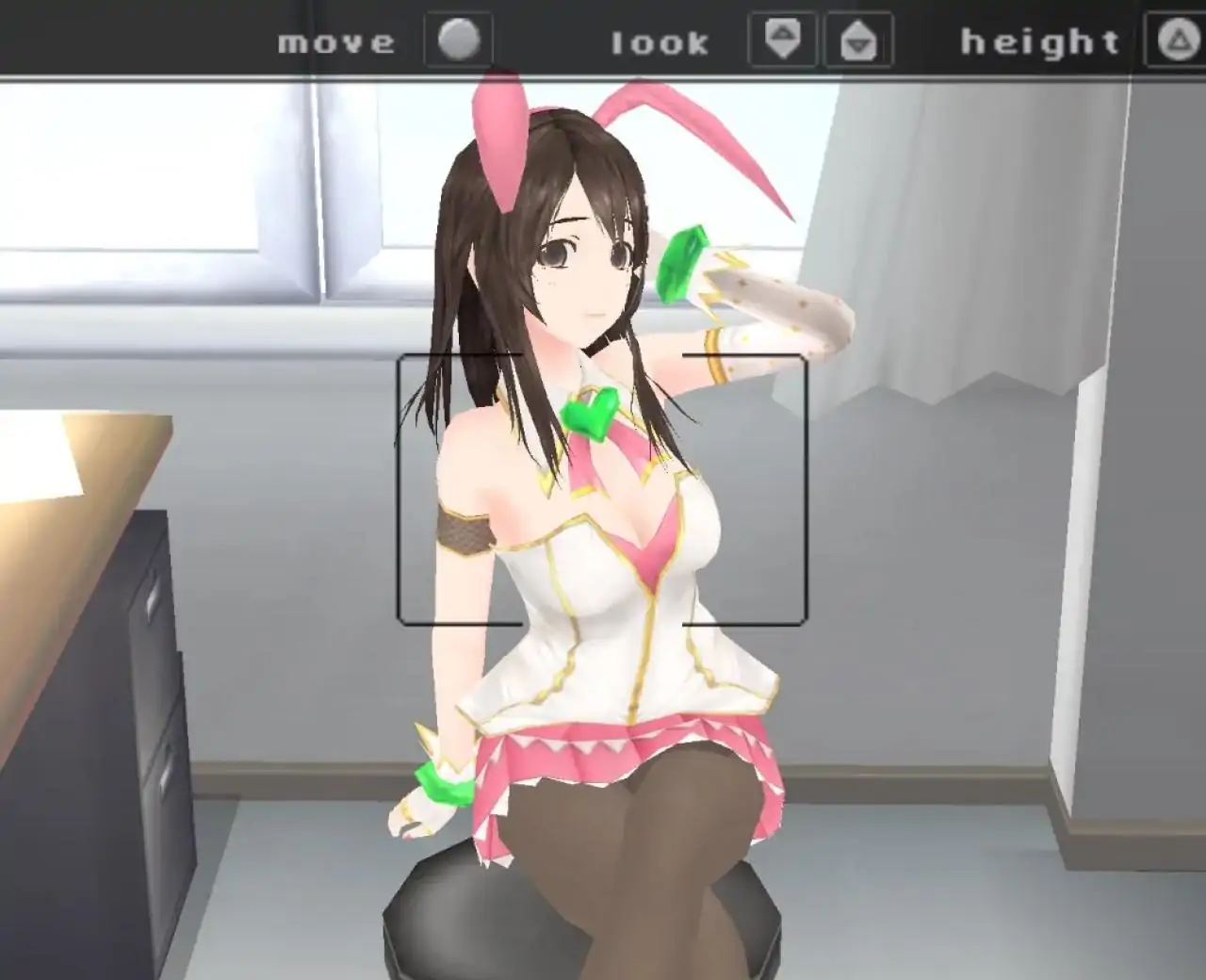Viewport: 1206px width, 980px height.
Task: Click the triangle button icon beside height
Action: 1181,40
